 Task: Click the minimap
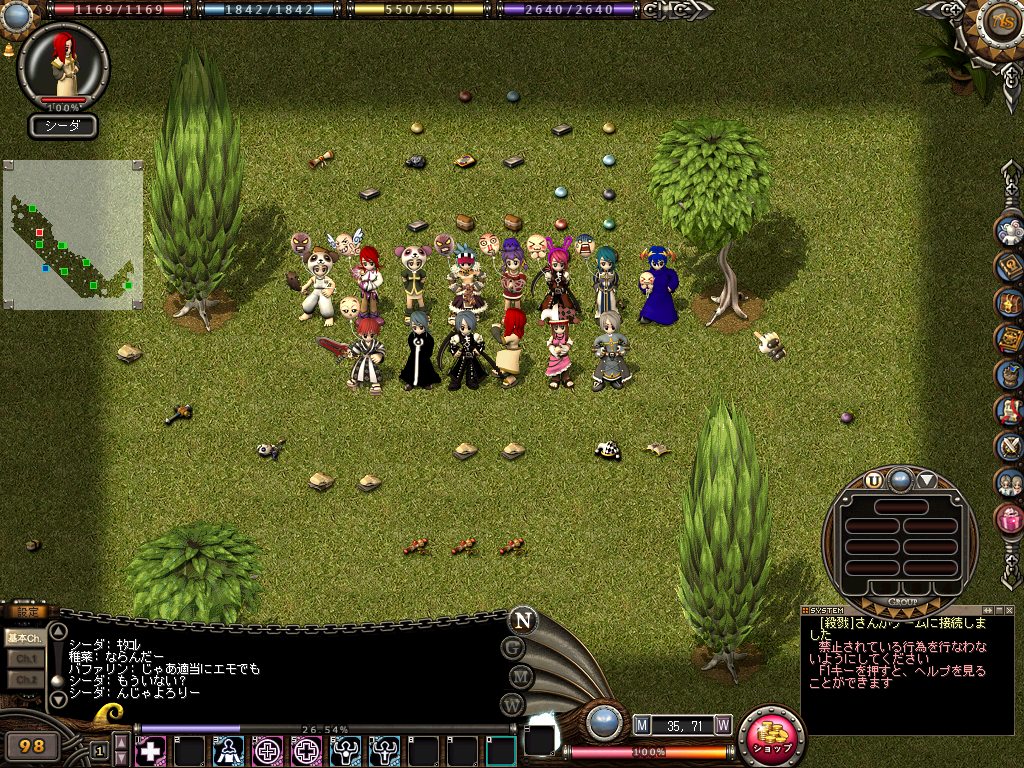click(x=73, y=234)
